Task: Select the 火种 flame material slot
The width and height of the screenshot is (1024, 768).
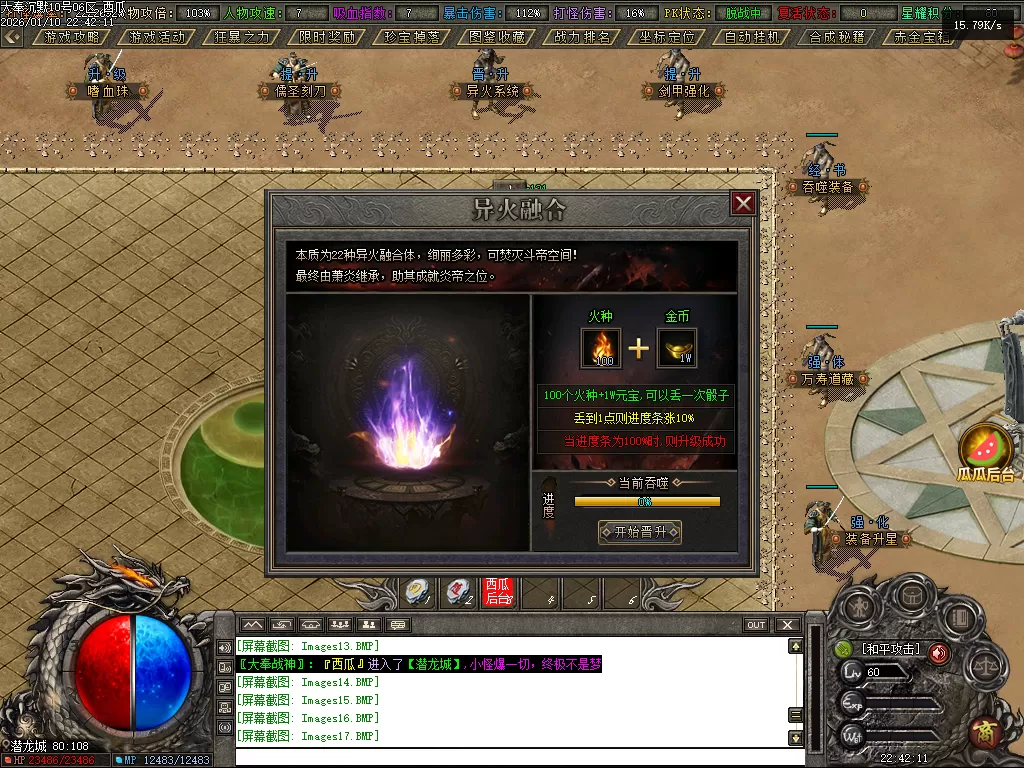Action: 601,348
